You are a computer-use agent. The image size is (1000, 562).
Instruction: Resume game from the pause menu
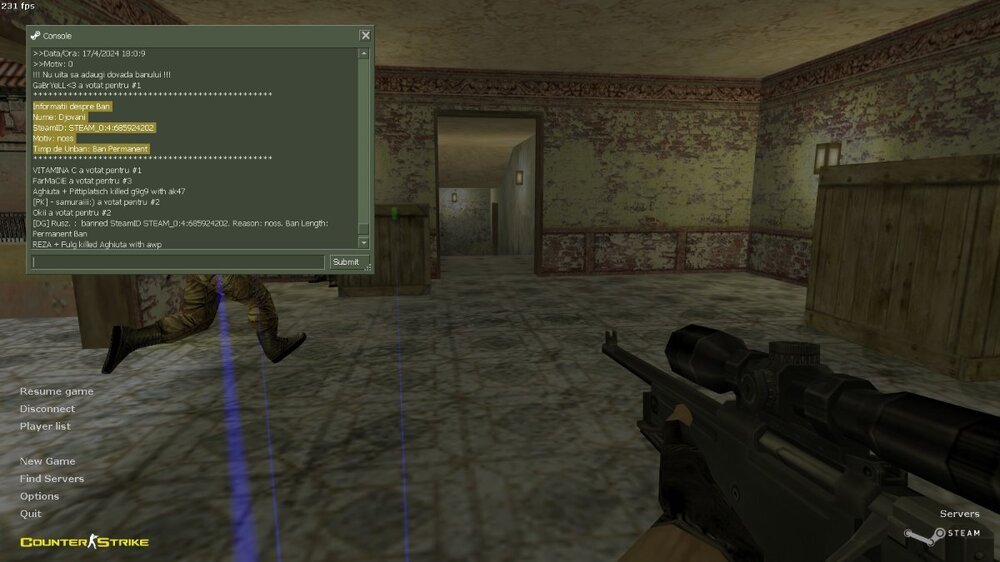pos(57,391)
